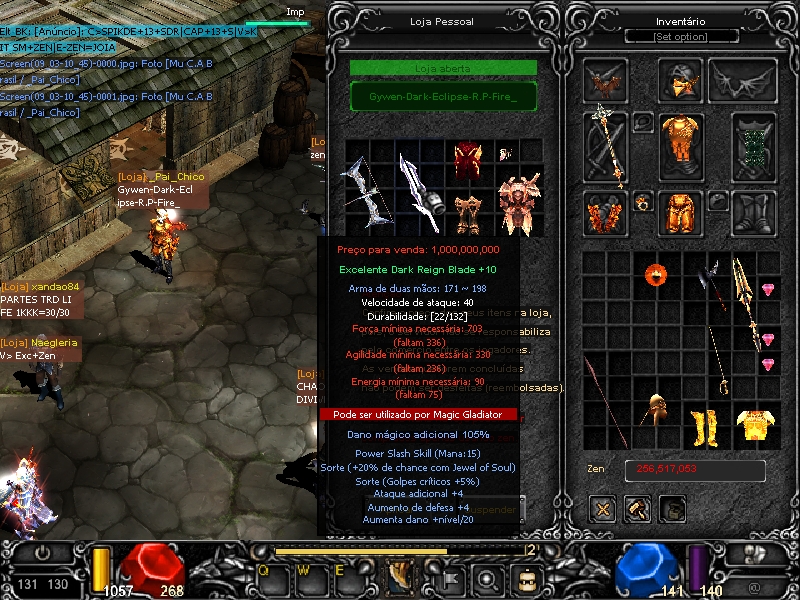Open the character face menu button
Screen dimensions: 800x600
coord(525,578)
